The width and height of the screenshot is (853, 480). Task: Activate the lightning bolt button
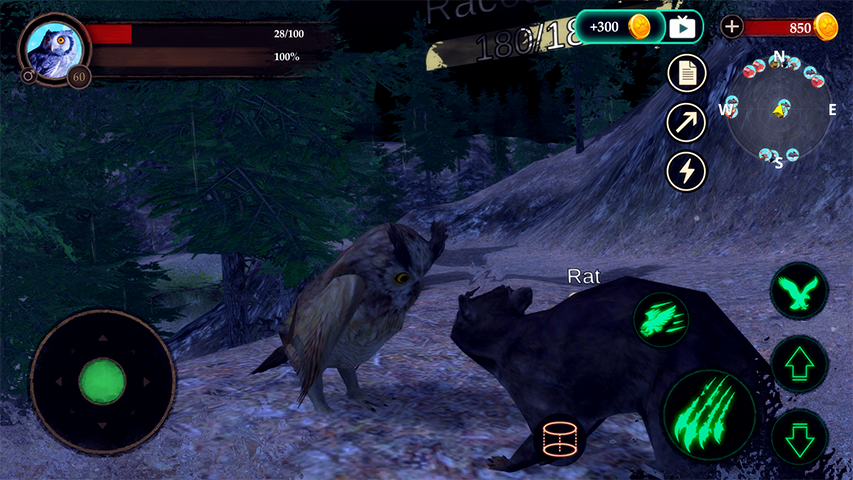(686, 171)
